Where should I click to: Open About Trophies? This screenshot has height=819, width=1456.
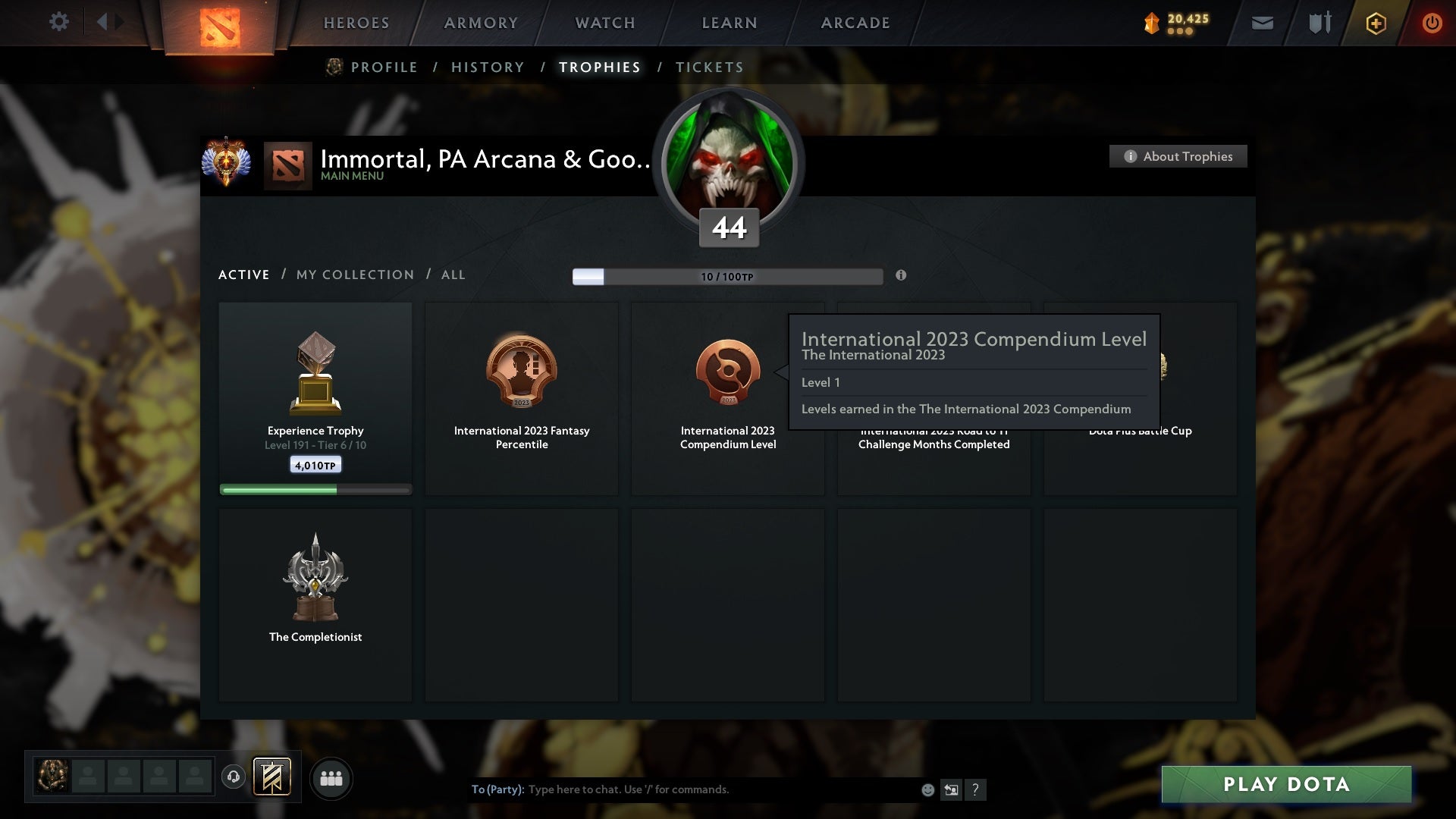pos(1178,156)
